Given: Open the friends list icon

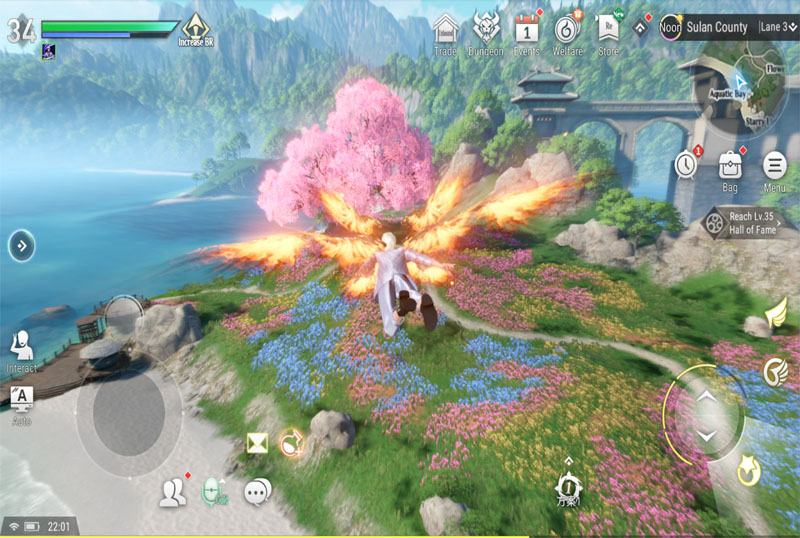Looking at the screenshot, I should tap(173, 490).
